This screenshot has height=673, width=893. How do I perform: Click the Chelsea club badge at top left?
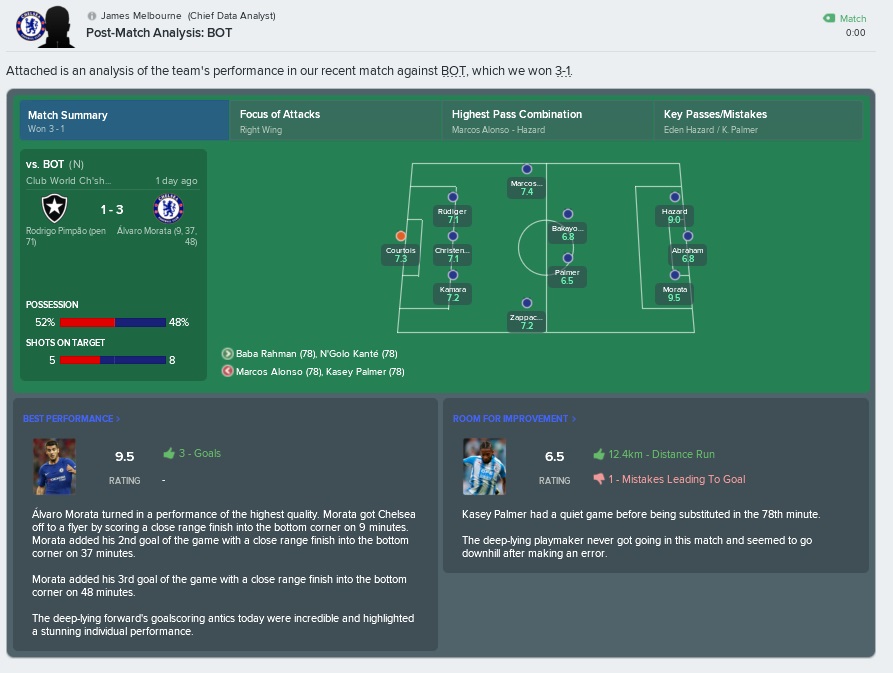pyautogui.click(x=31, y=25)
